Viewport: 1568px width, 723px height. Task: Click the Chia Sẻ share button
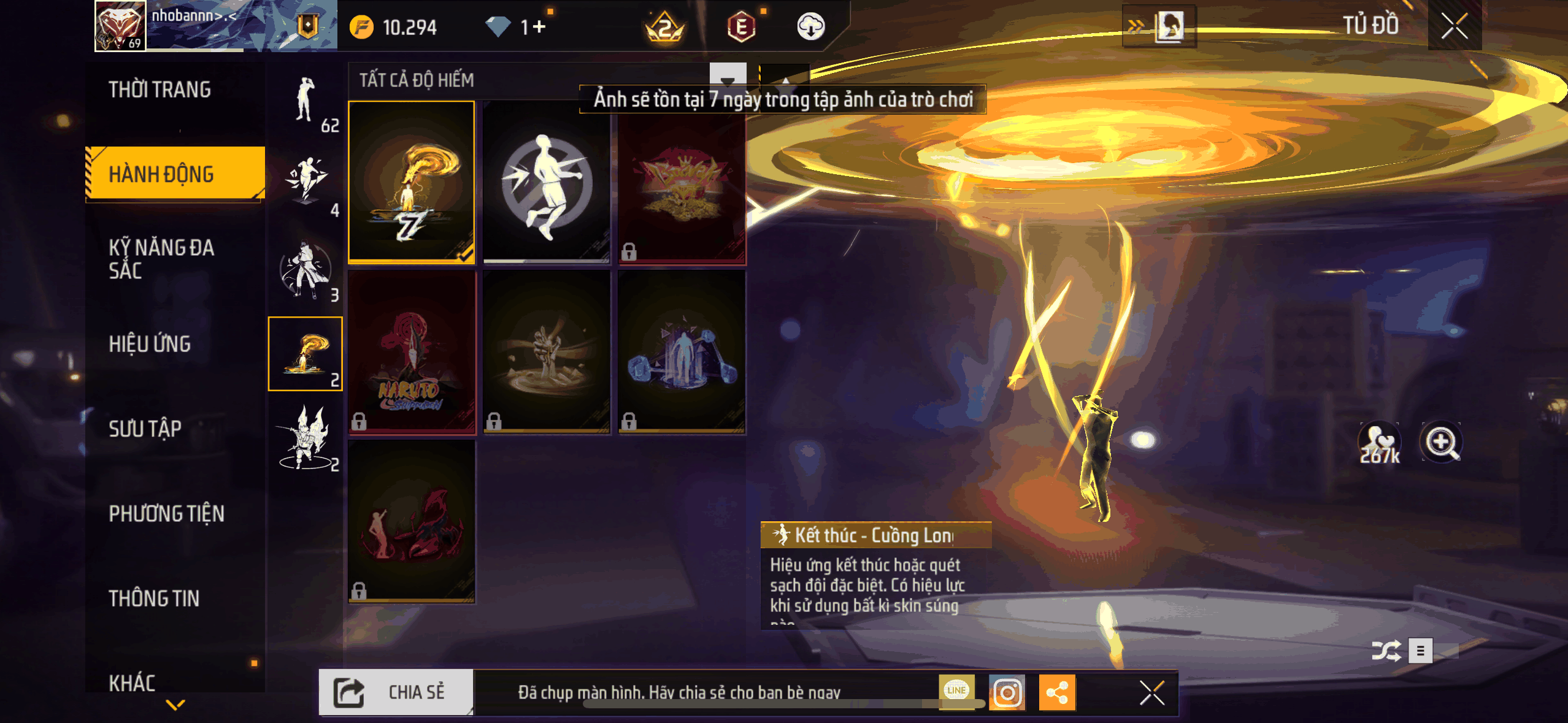396,692
